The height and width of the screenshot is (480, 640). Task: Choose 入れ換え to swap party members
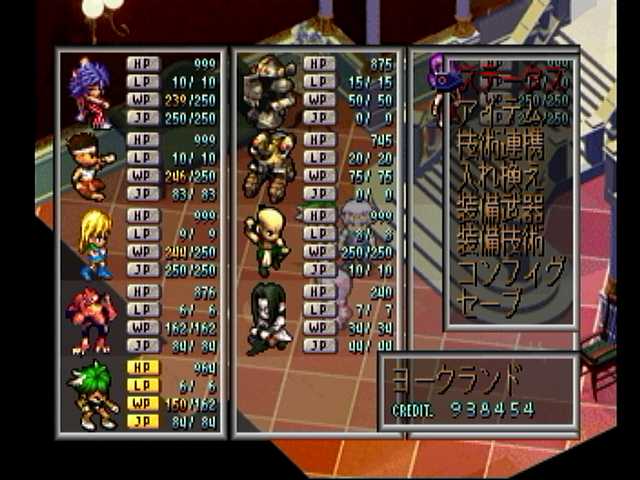click(x=498, y=179)
